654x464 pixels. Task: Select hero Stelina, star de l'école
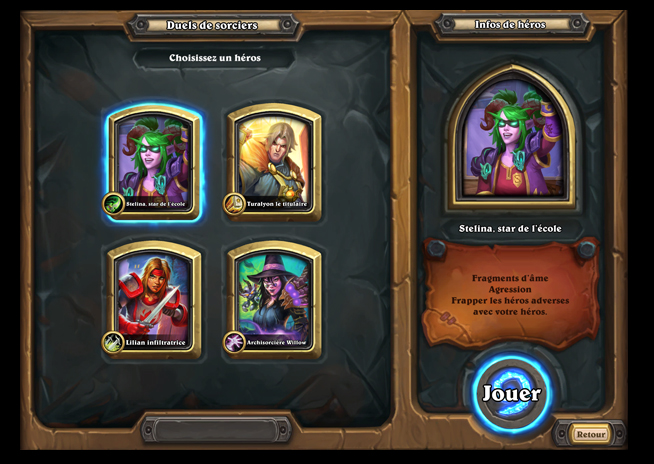tap(155, 162)
